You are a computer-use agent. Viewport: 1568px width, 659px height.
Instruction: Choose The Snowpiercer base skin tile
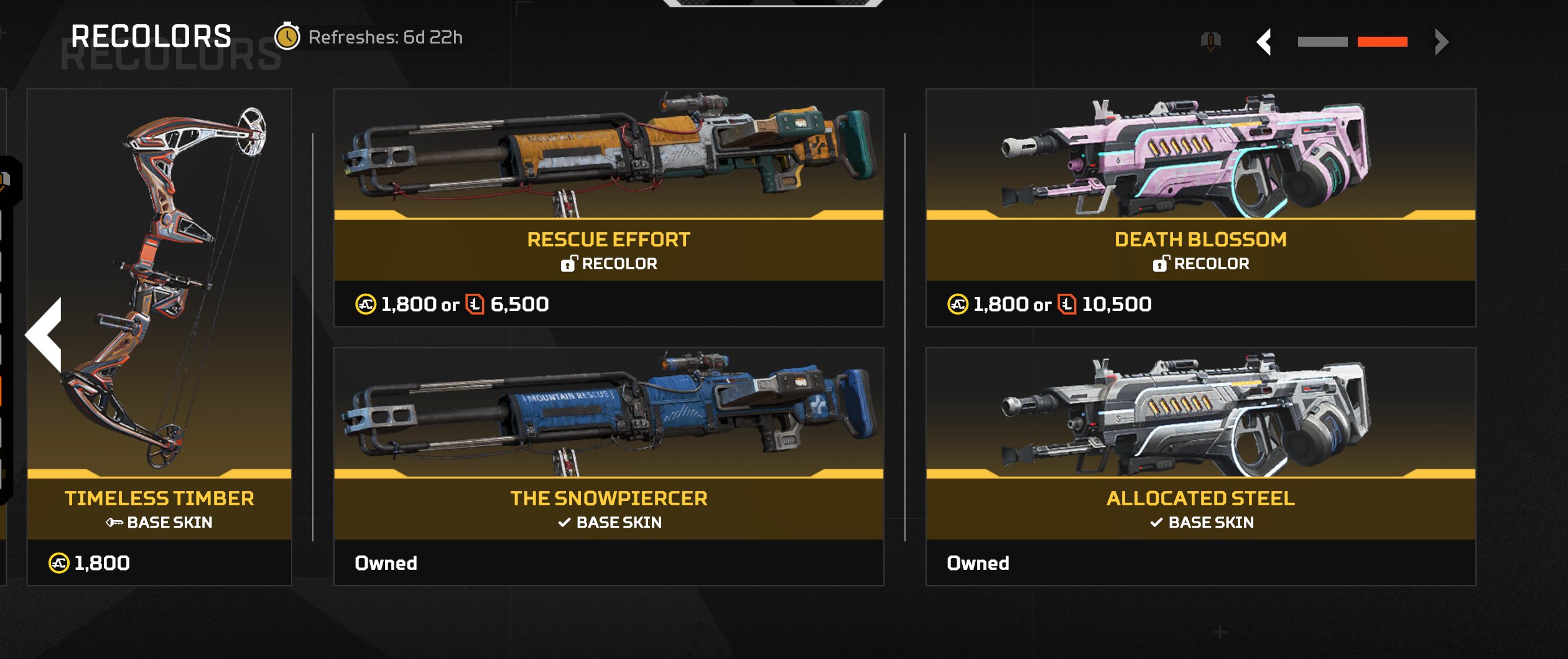click(608, 466)
